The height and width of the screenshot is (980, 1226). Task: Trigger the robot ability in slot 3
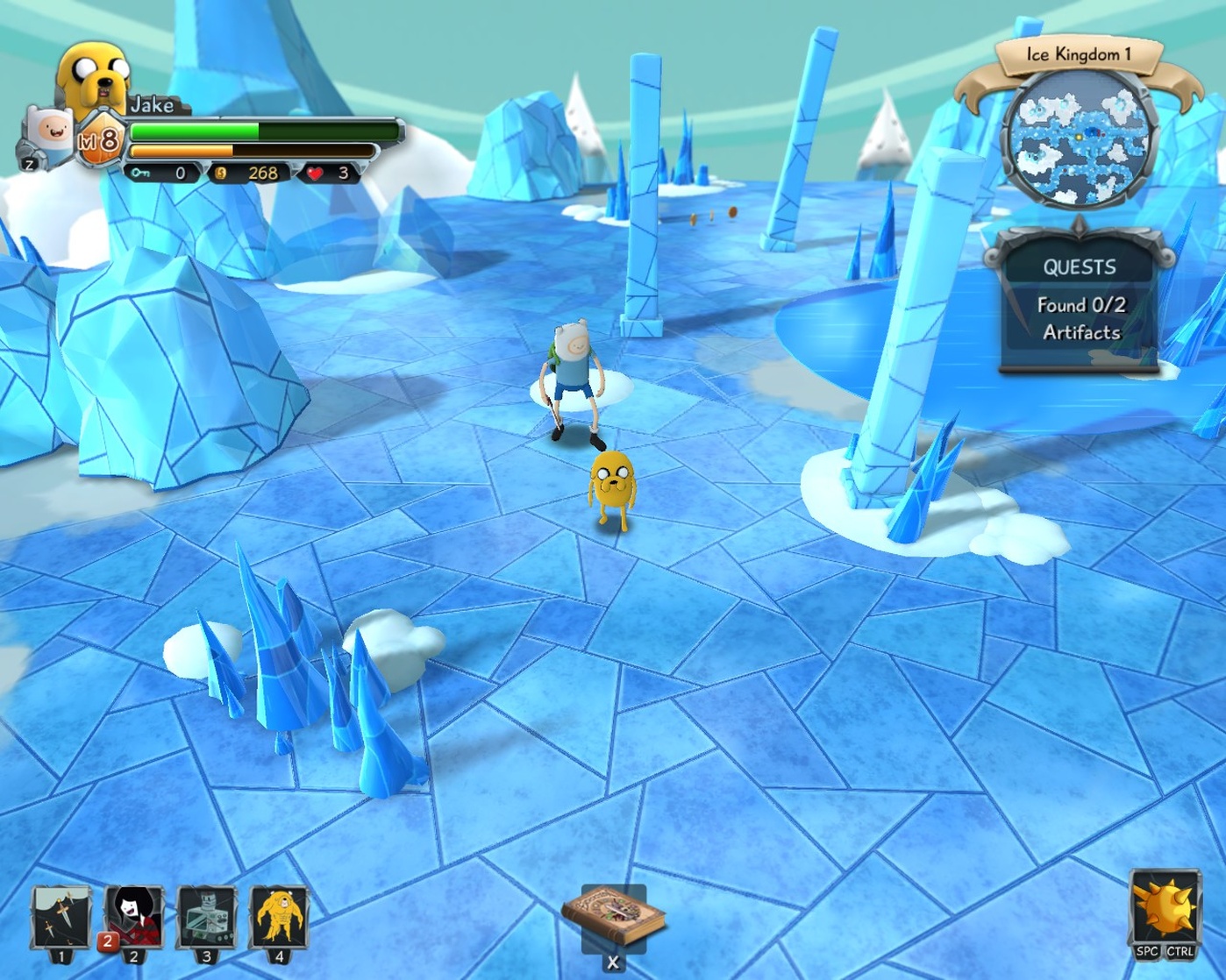point(207,917)
